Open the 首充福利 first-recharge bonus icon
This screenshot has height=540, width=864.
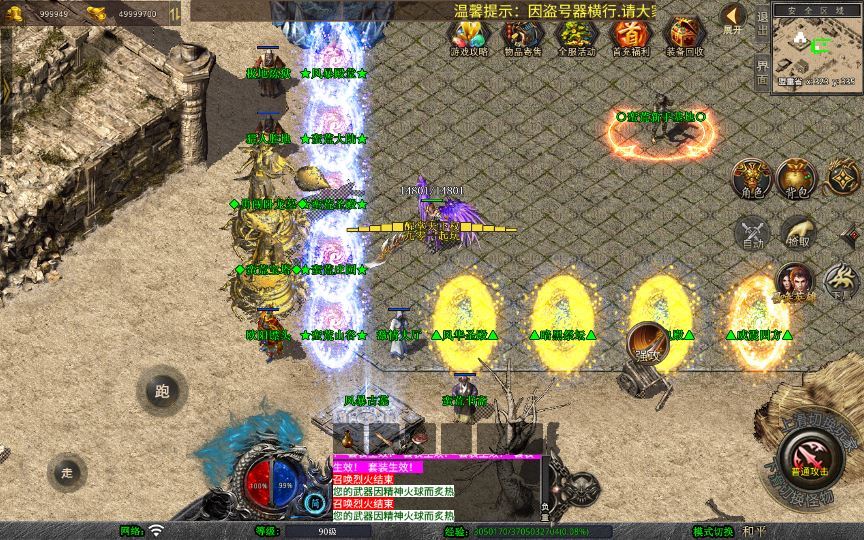click(630, 37)
